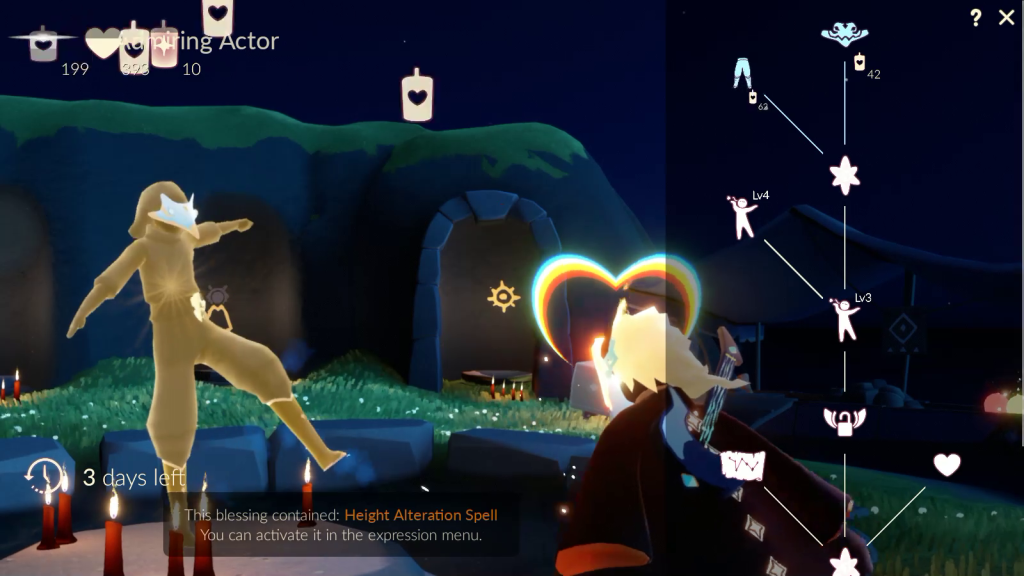Select the pants cosmetic node

[742, 73]
